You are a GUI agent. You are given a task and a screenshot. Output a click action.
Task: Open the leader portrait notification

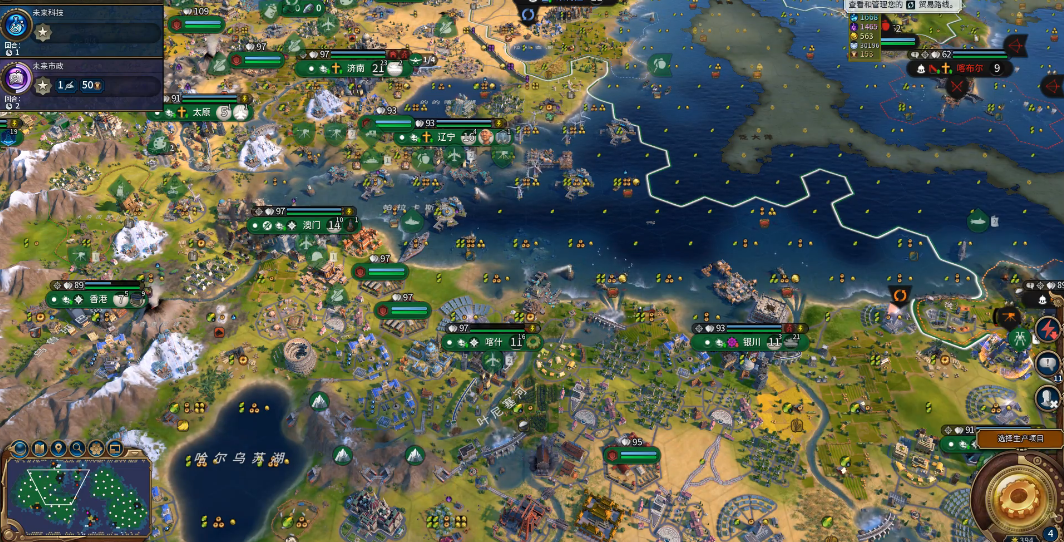pyautogui.click(x=1048, y=399)
